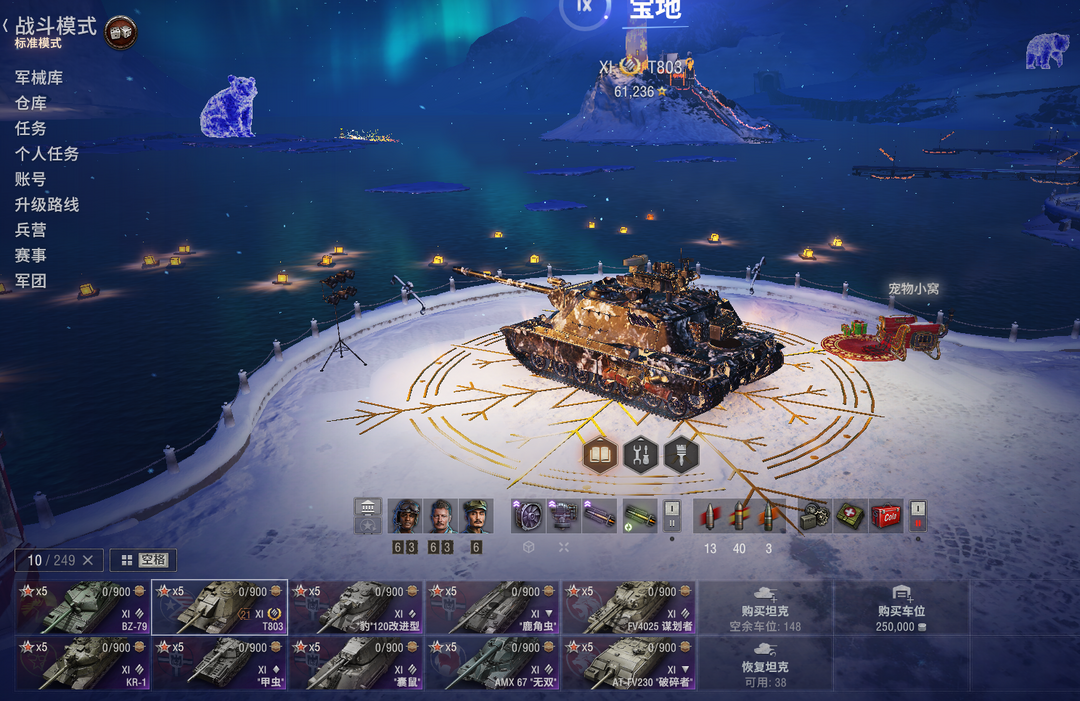Open the 恢复坦克 restore tank tile
The image size is (1080, 701).
(x=765, y=662)
